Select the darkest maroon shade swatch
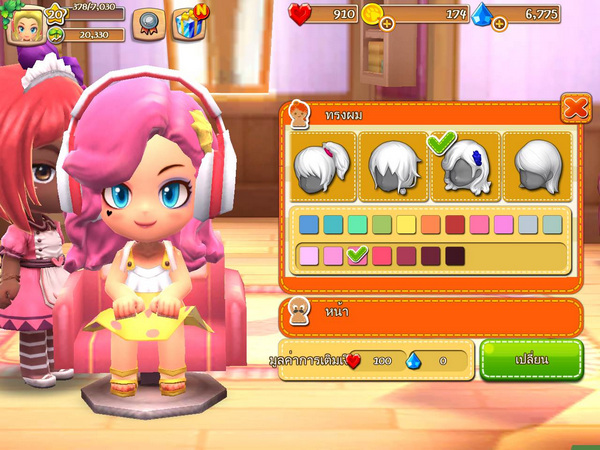600x450 pixels. click(x=455, y=256)
